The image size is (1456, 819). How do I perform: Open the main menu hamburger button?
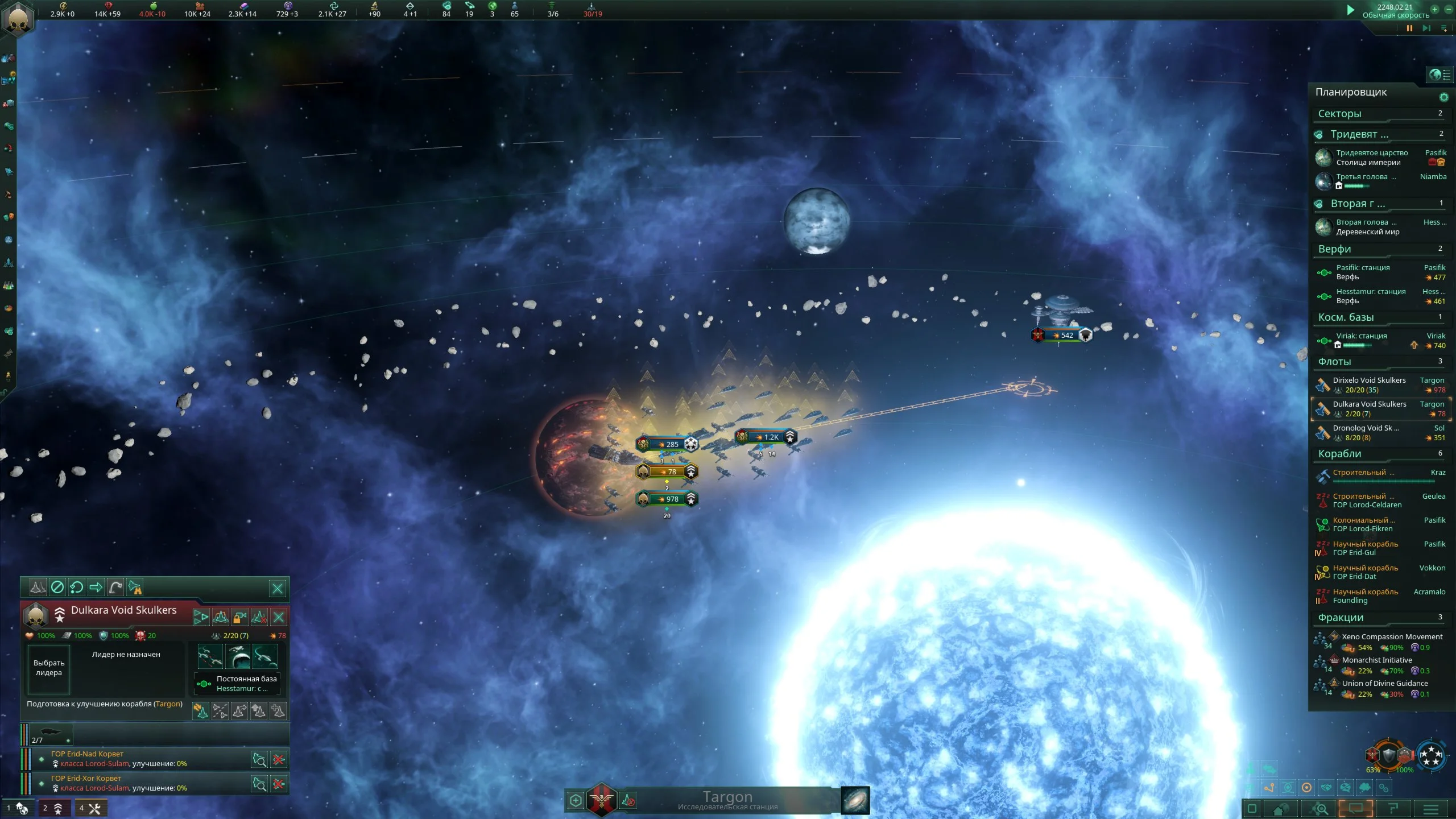click(1431, 809)
